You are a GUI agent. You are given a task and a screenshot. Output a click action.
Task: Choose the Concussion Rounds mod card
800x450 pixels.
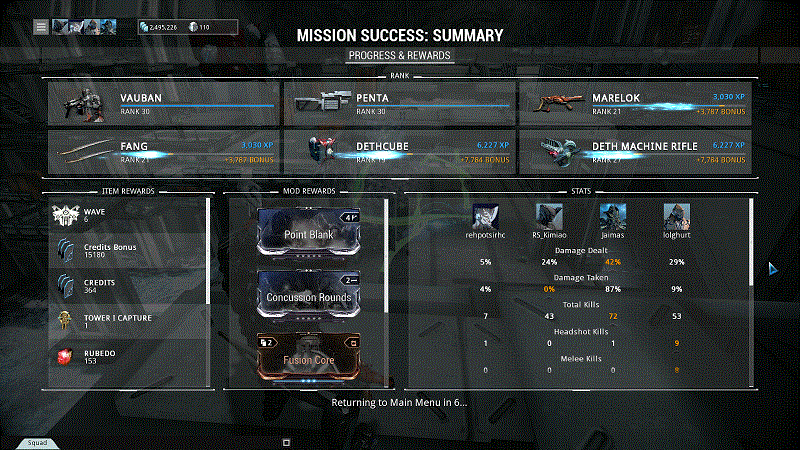pyautogui.click(x=307, y=297)
